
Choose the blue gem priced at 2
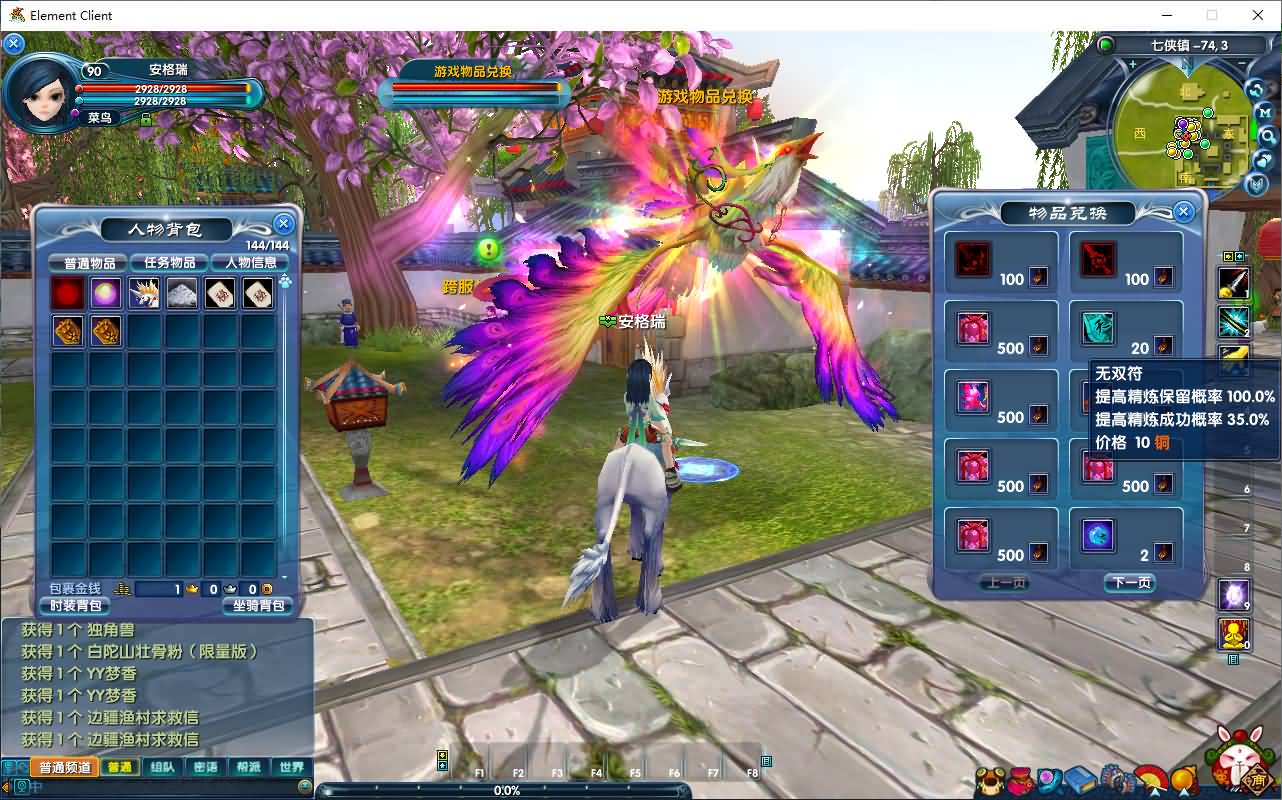coord(1098,535)
